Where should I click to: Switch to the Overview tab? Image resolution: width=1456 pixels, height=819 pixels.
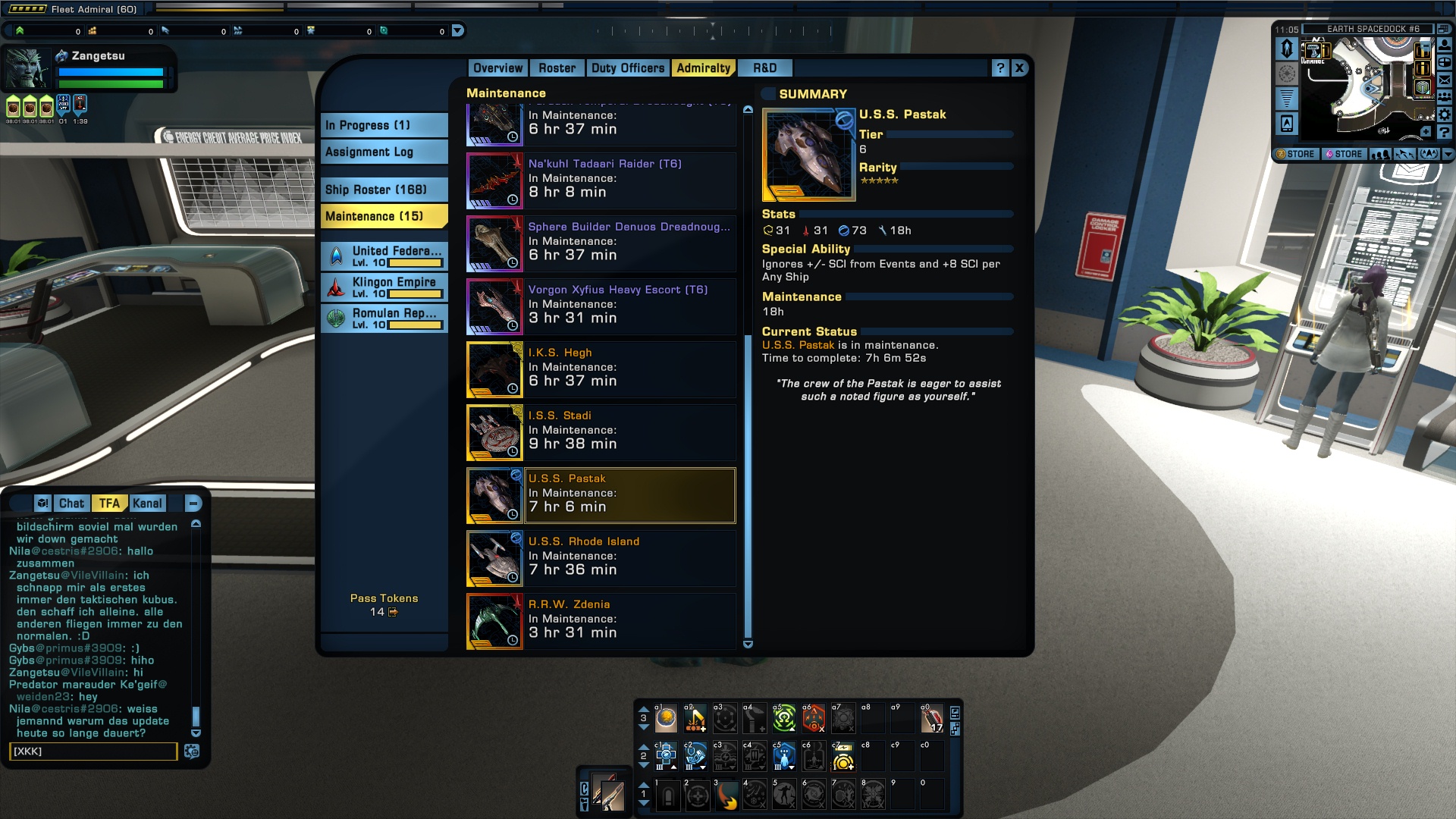point(497,68)
